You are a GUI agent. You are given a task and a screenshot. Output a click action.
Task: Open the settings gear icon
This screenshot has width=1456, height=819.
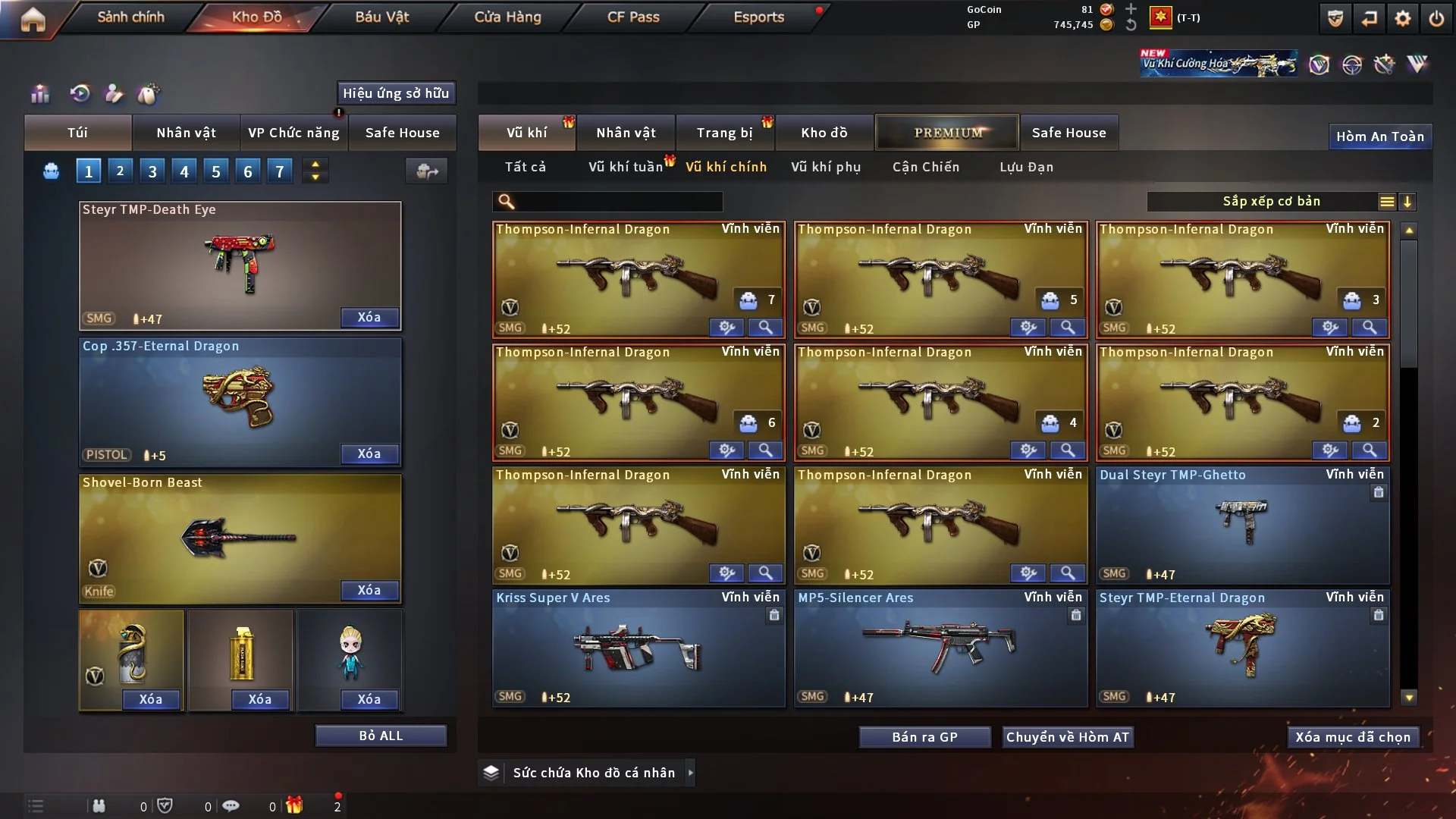click(x=1402, y=18)
